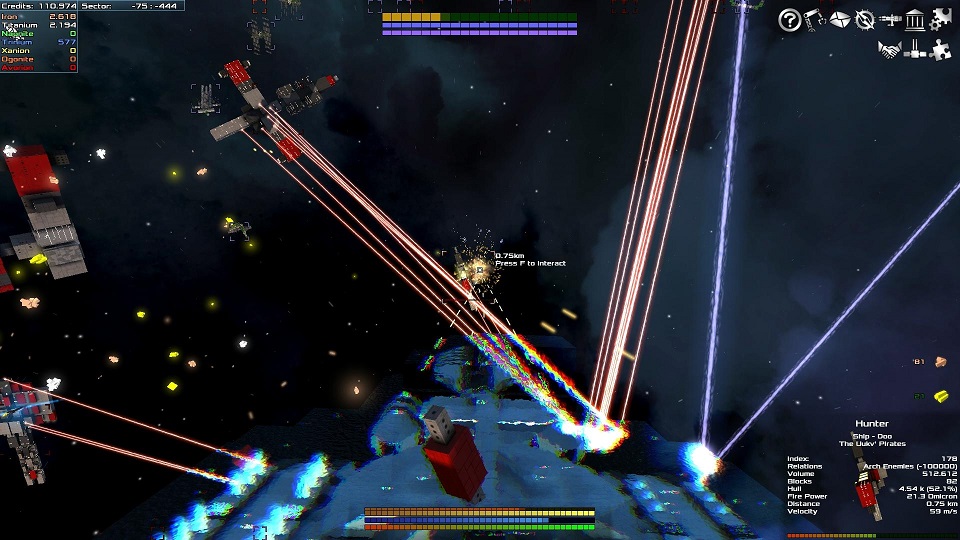Open the robotic arm building mode icon
Image resolution: width=960 pixels, height=540 pixels.
point(814,19)
